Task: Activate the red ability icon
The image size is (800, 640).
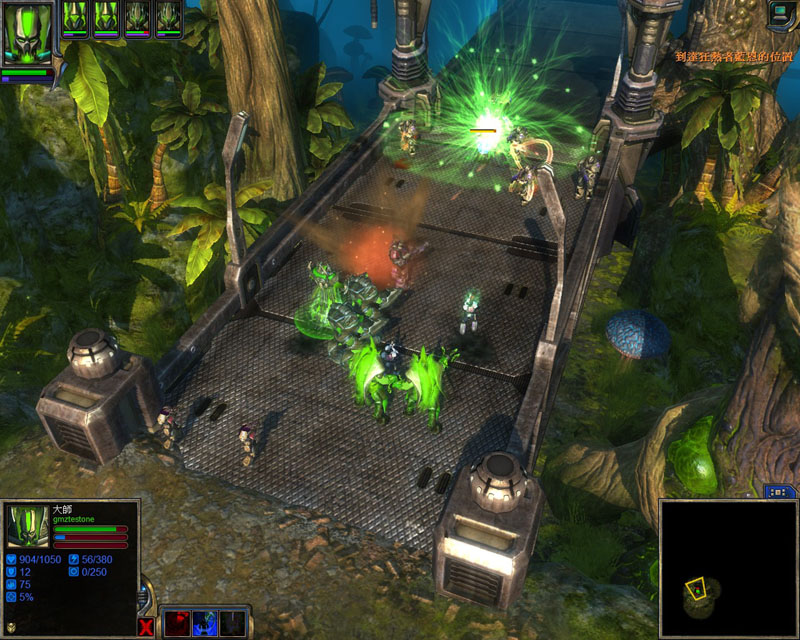Action: tap(177, 622)
